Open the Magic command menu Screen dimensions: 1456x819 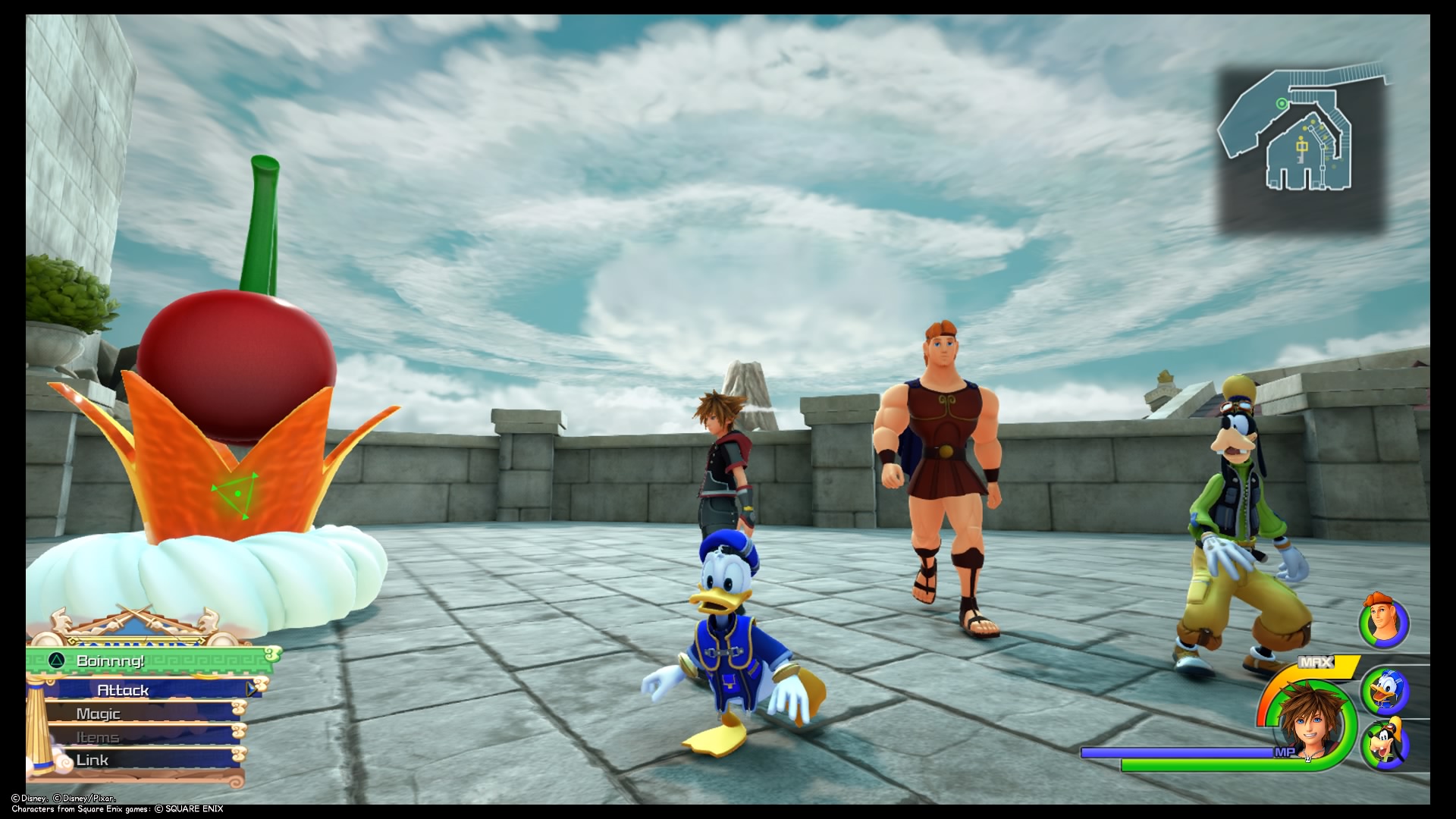[x=99, y=714]
